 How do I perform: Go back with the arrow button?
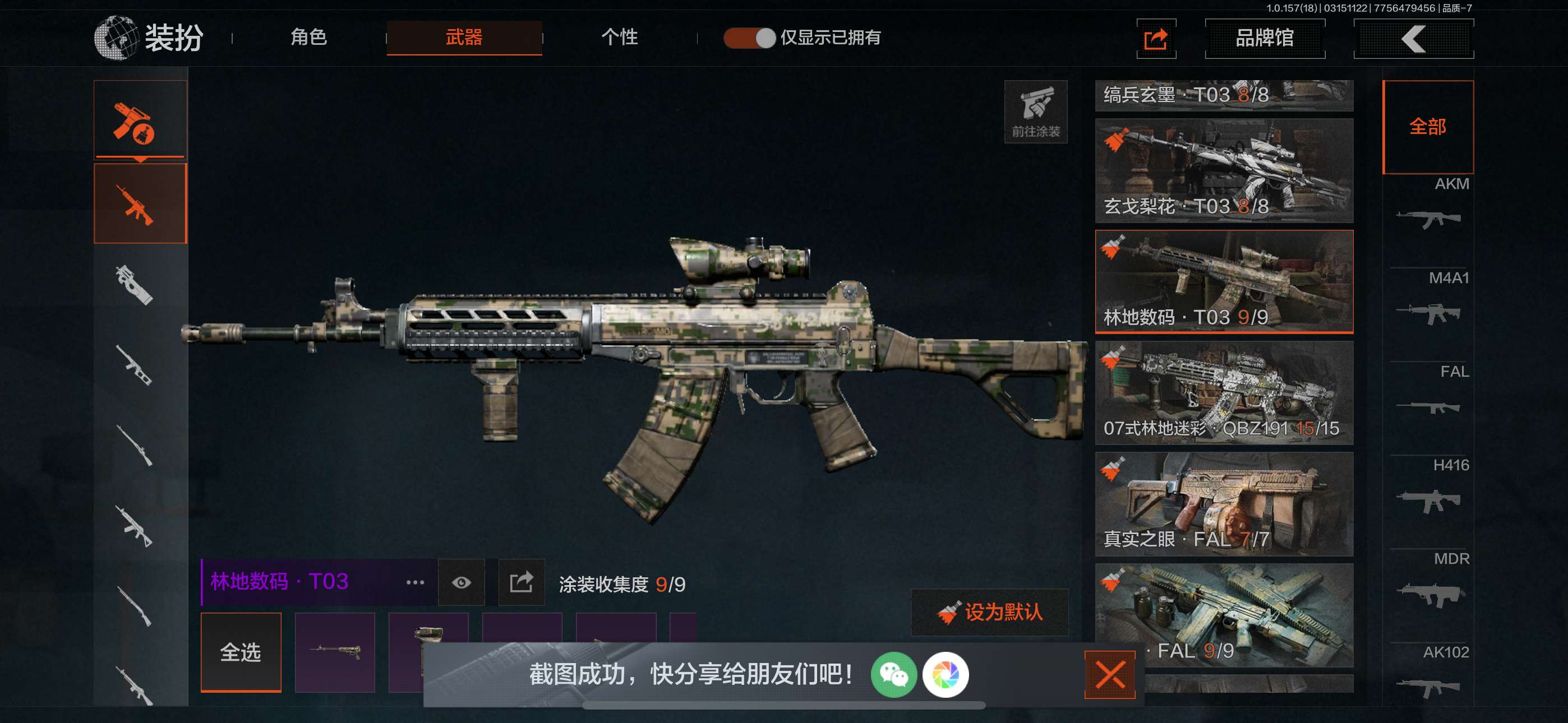click(1413, 39)
